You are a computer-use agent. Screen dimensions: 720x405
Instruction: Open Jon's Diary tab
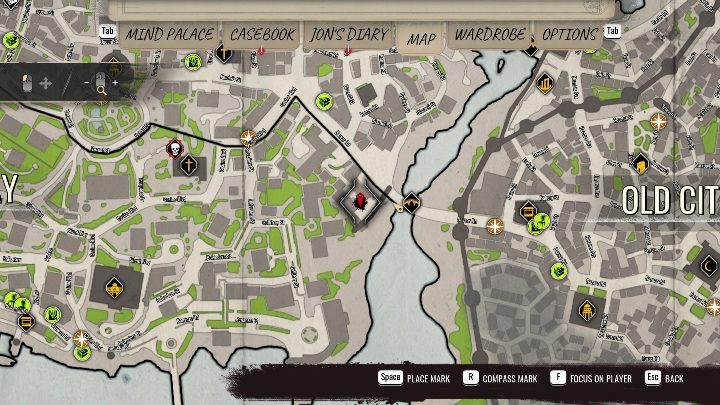pyautogui.click(x=348, y=34)
